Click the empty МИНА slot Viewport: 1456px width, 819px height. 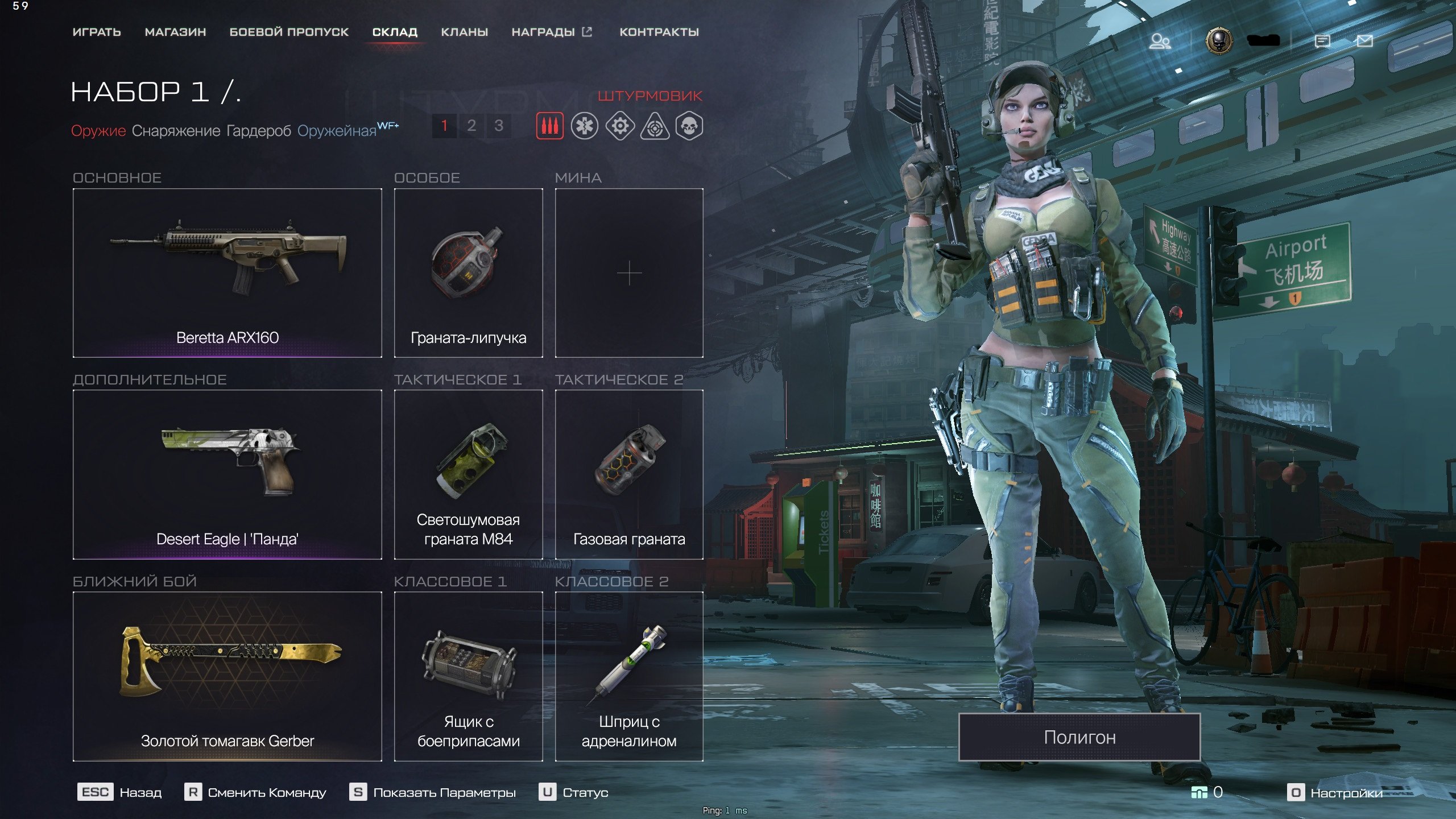[x=629, y=273]
